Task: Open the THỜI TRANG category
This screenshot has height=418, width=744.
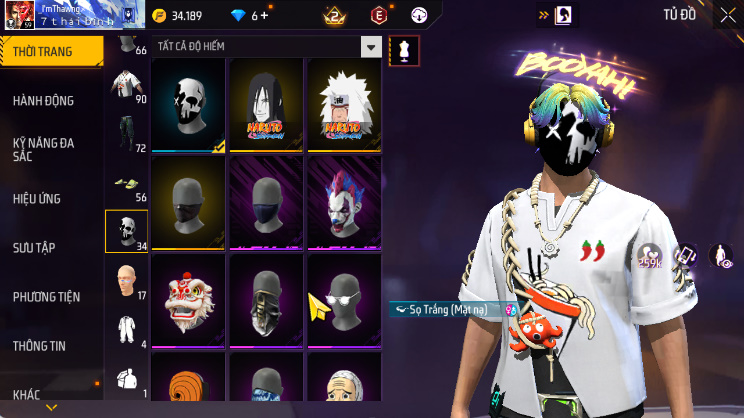Action: pos(50,51)
